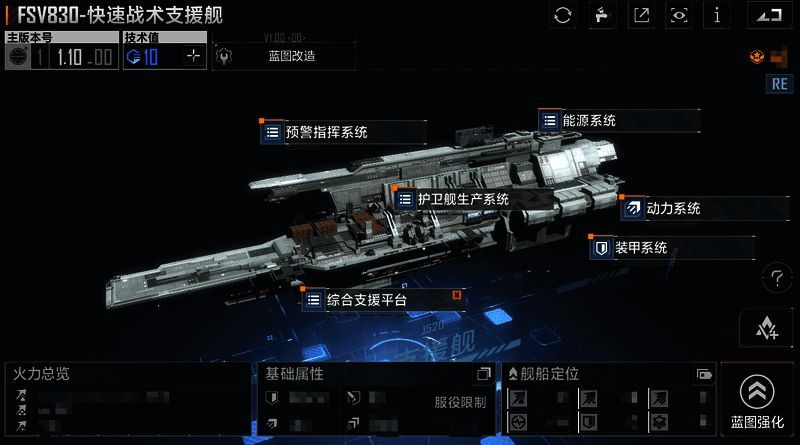Image resolution: width=800 pixels, height=445 pixels.
Task: Click the blue RE button
Action: (779, 84)
